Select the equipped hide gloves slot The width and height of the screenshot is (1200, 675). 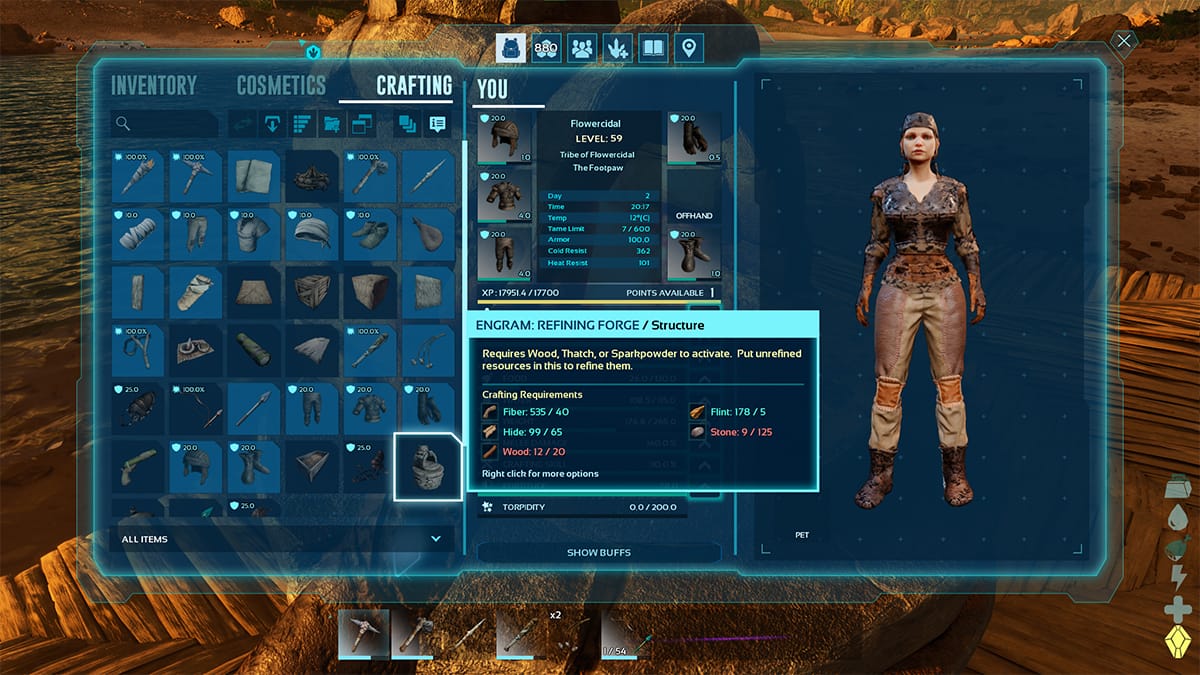694,138
